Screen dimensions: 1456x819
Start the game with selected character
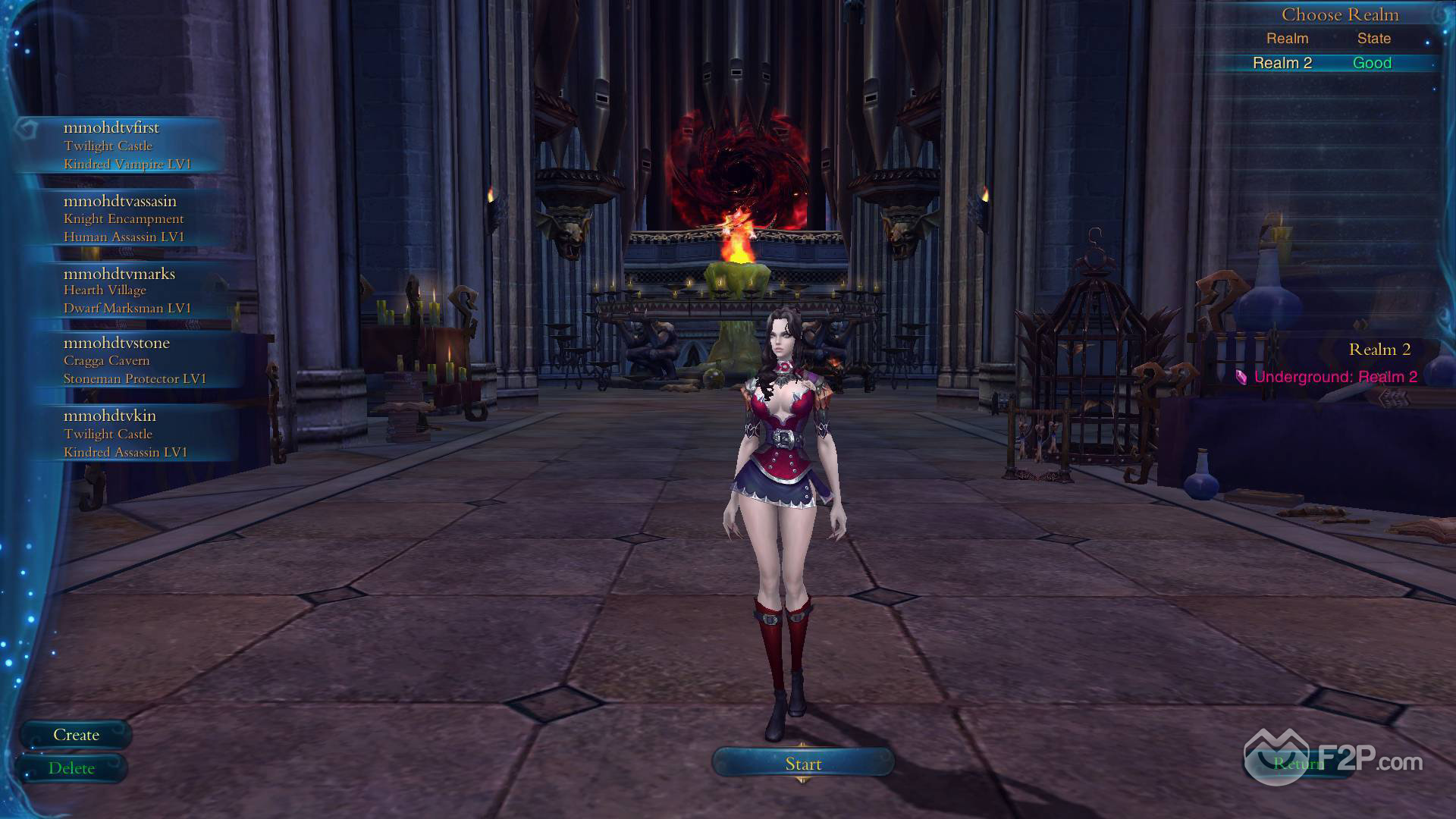803,764
